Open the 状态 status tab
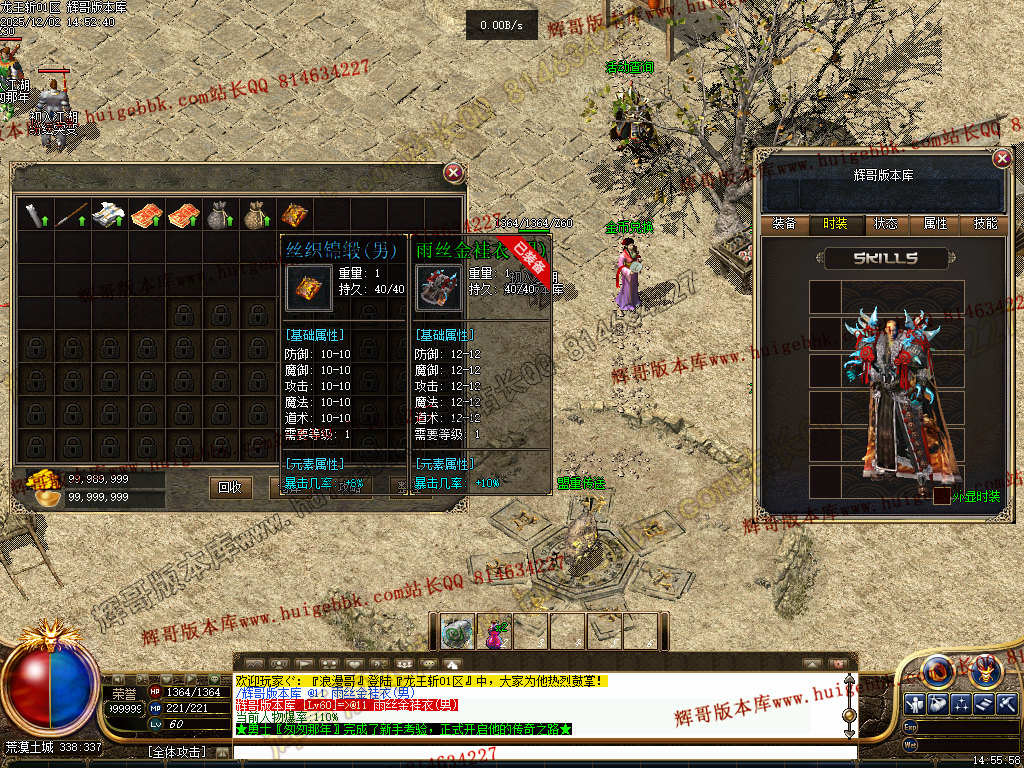Image resolution: width=1024 pixels, height=768 pixels. (885, 224)
